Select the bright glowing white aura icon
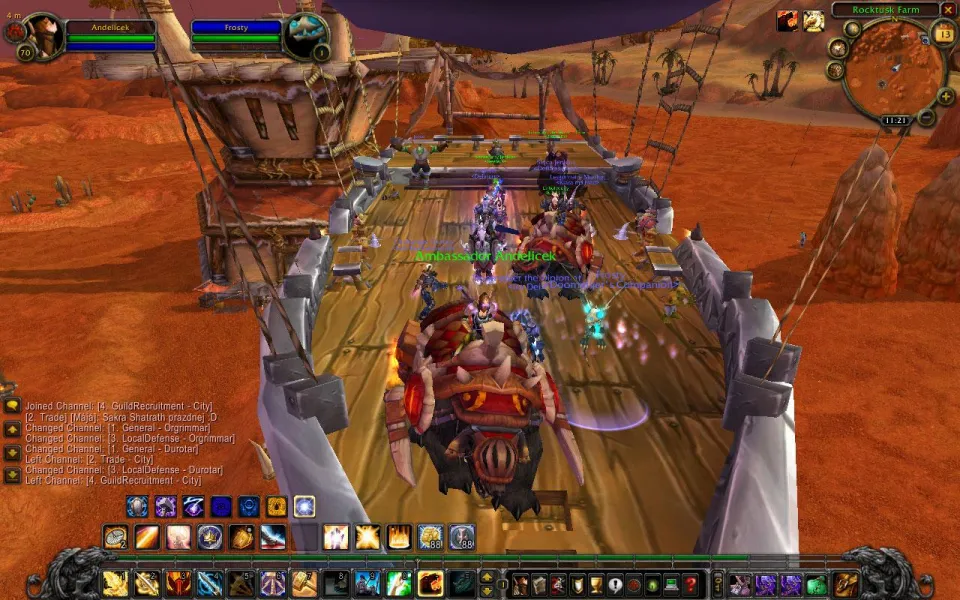960x600 pixels. point(304,506)
